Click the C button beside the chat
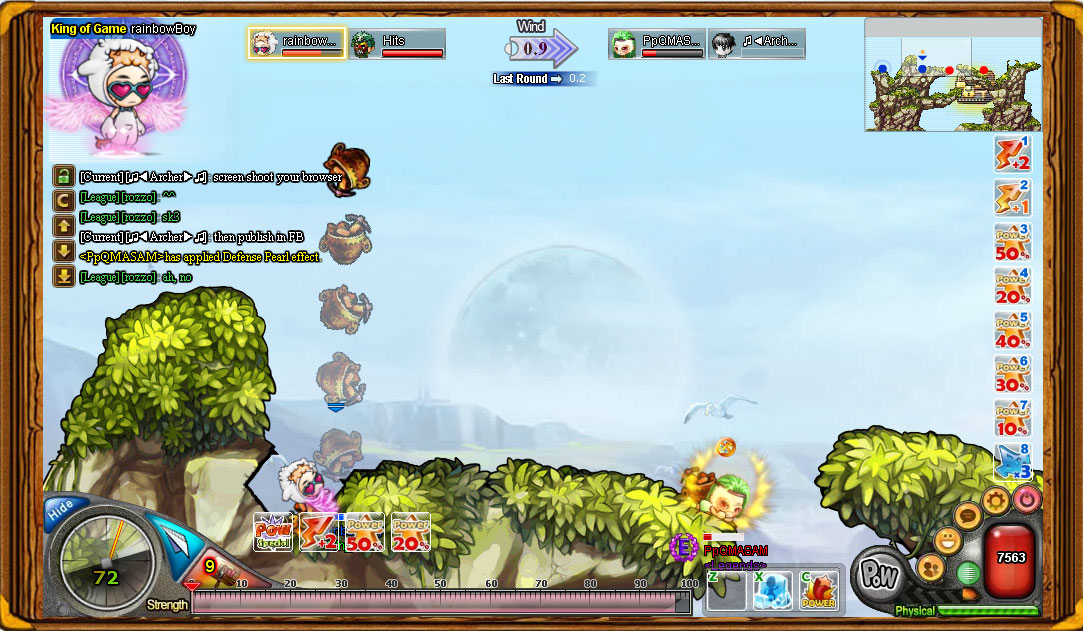The image size is (1083, 631). [x=63, y=200]
